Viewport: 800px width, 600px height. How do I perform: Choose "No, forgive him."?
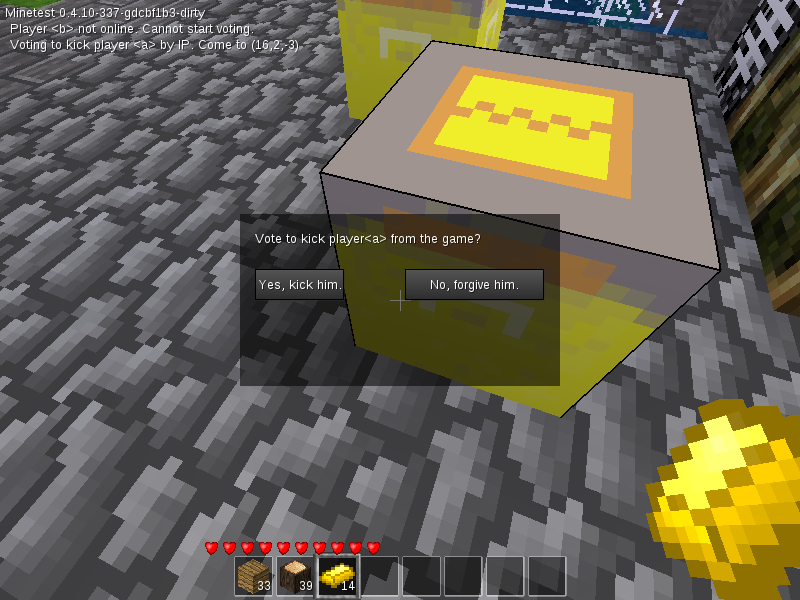pyautogui.click(x=474, y=285)
